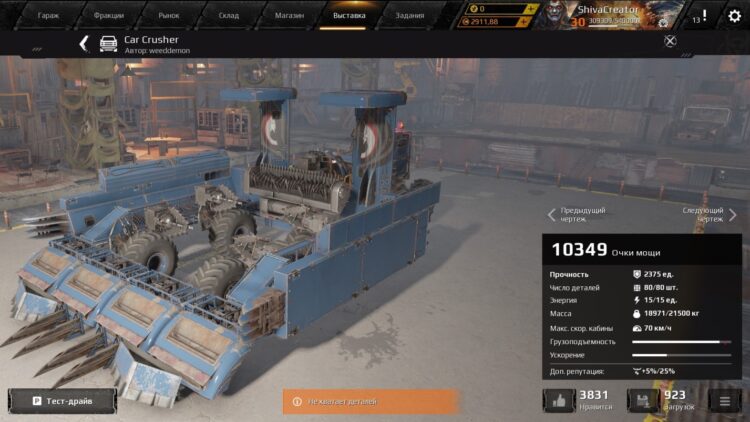The height and width of the screenshot is (422, 750).
Task: Click the back arrow beside Car Crusher
Action: [84, 44]
